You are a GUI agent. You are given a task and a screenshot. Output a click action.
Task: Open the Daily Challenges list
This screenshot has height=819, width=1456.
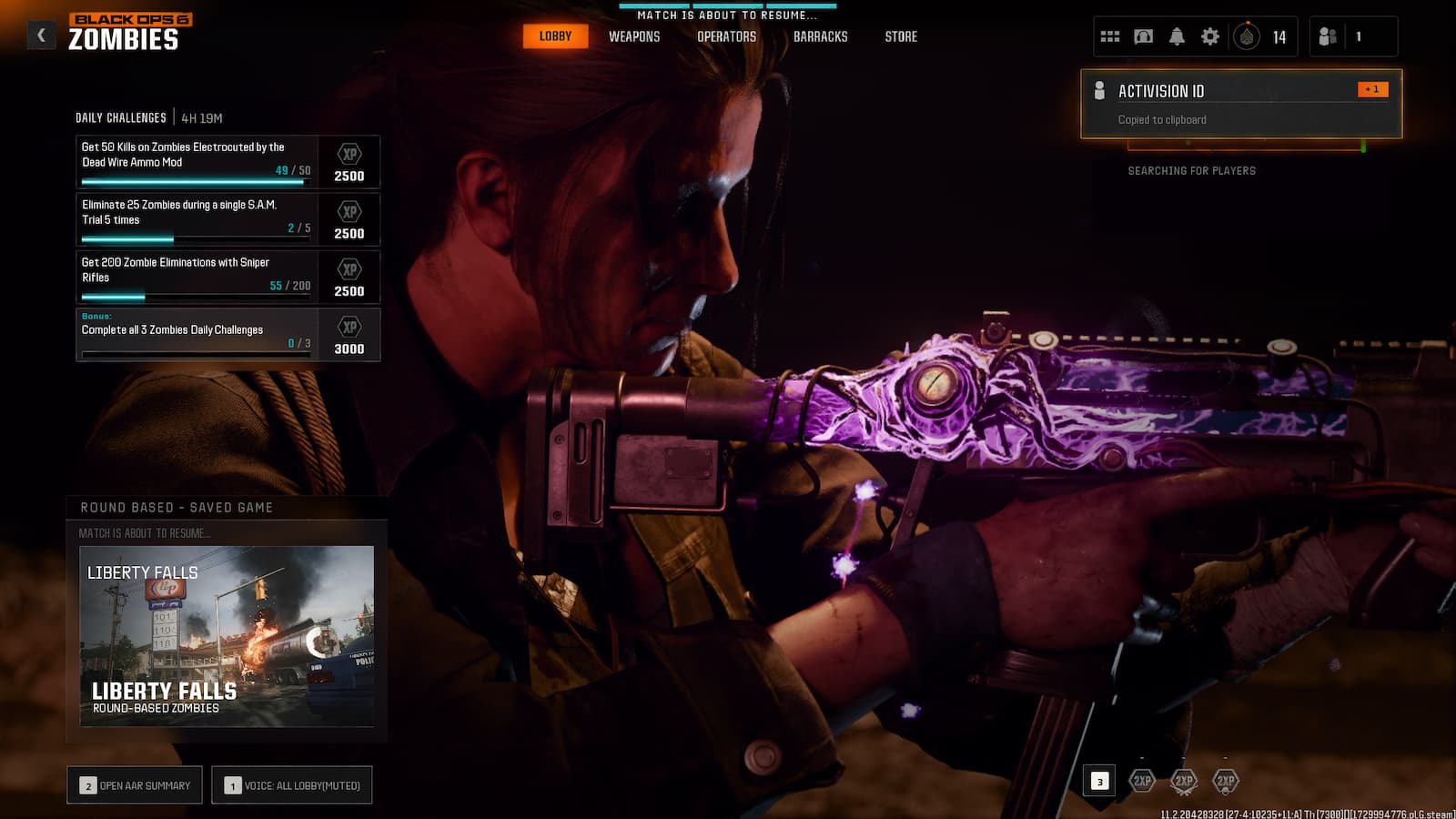click(x=121, y=117)
